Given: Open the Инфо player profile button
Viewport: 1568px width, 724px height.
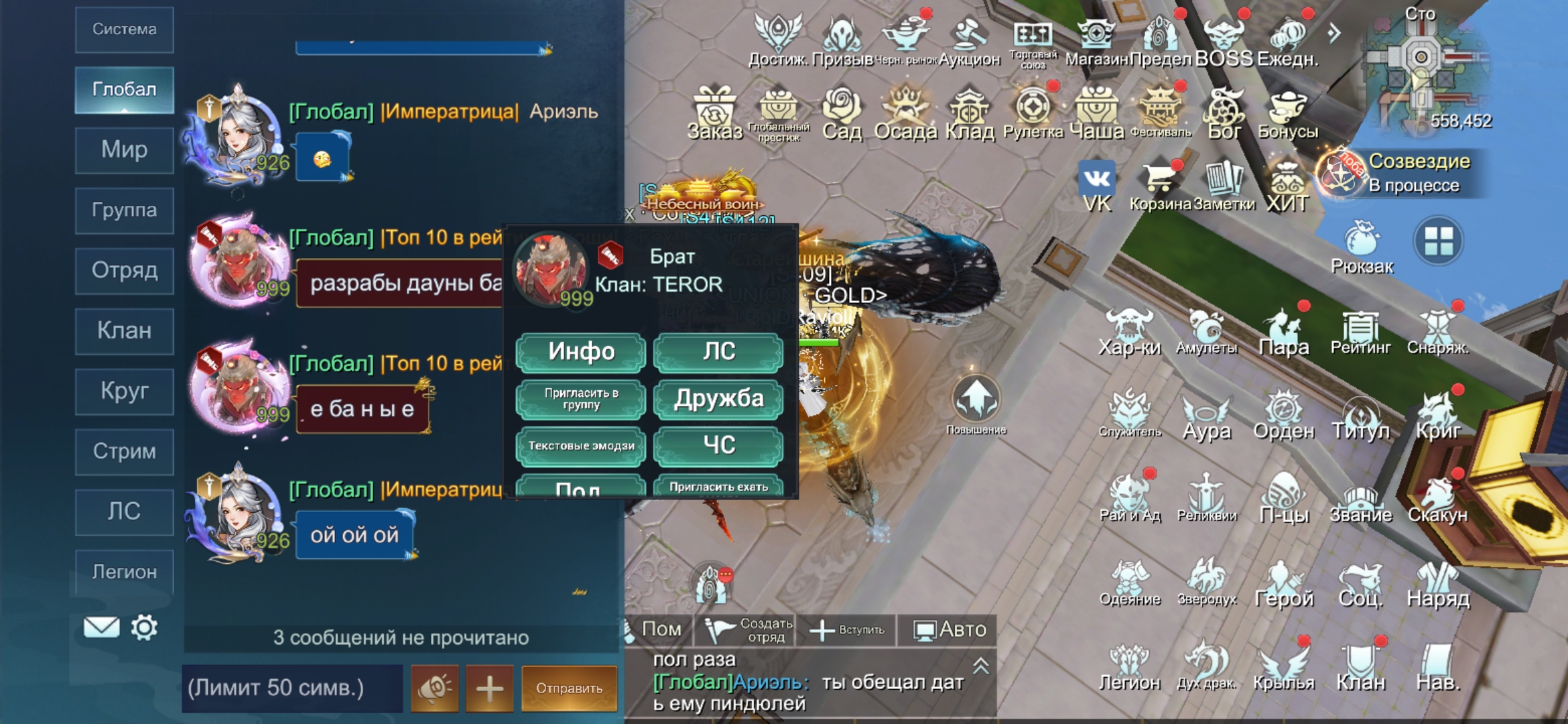Looking at the screenshot, I should 580,352.
